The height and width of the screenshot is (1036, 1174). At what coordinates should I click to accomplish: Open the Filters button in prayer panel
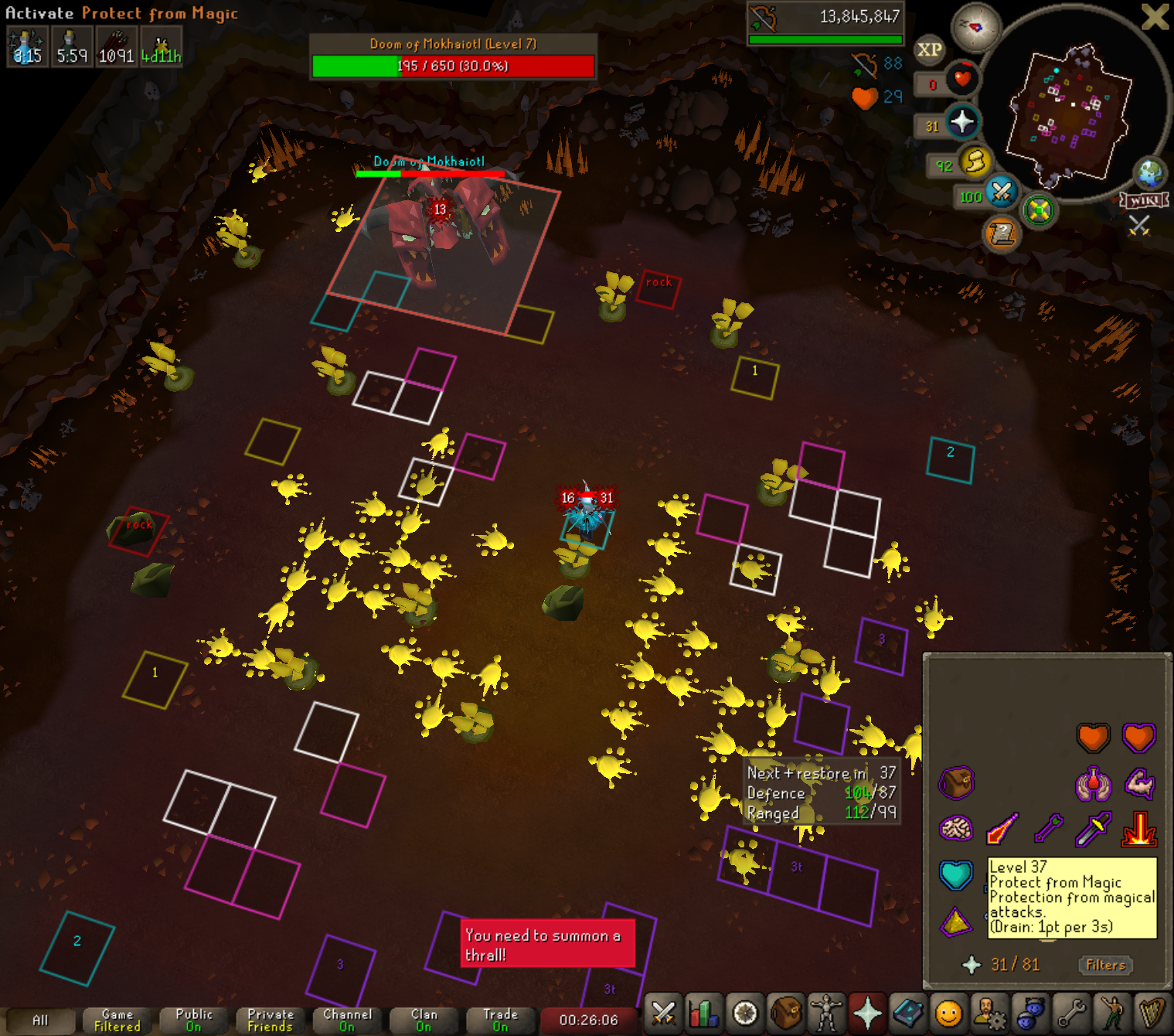(x=1105, y=965)
